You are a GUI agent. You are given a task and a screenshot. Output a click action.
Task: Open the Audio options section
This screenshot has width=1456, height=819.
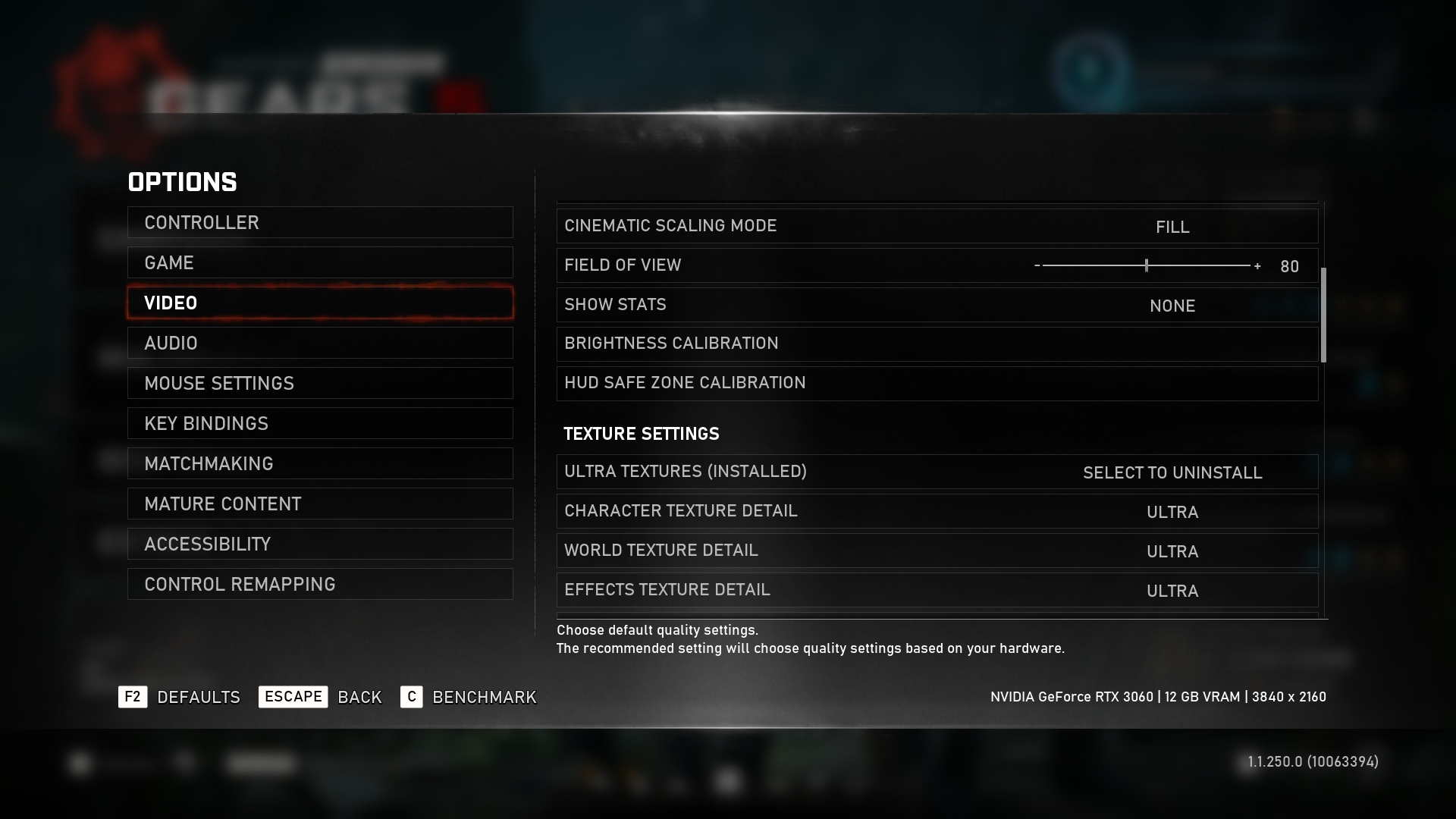tap(320, 343)
